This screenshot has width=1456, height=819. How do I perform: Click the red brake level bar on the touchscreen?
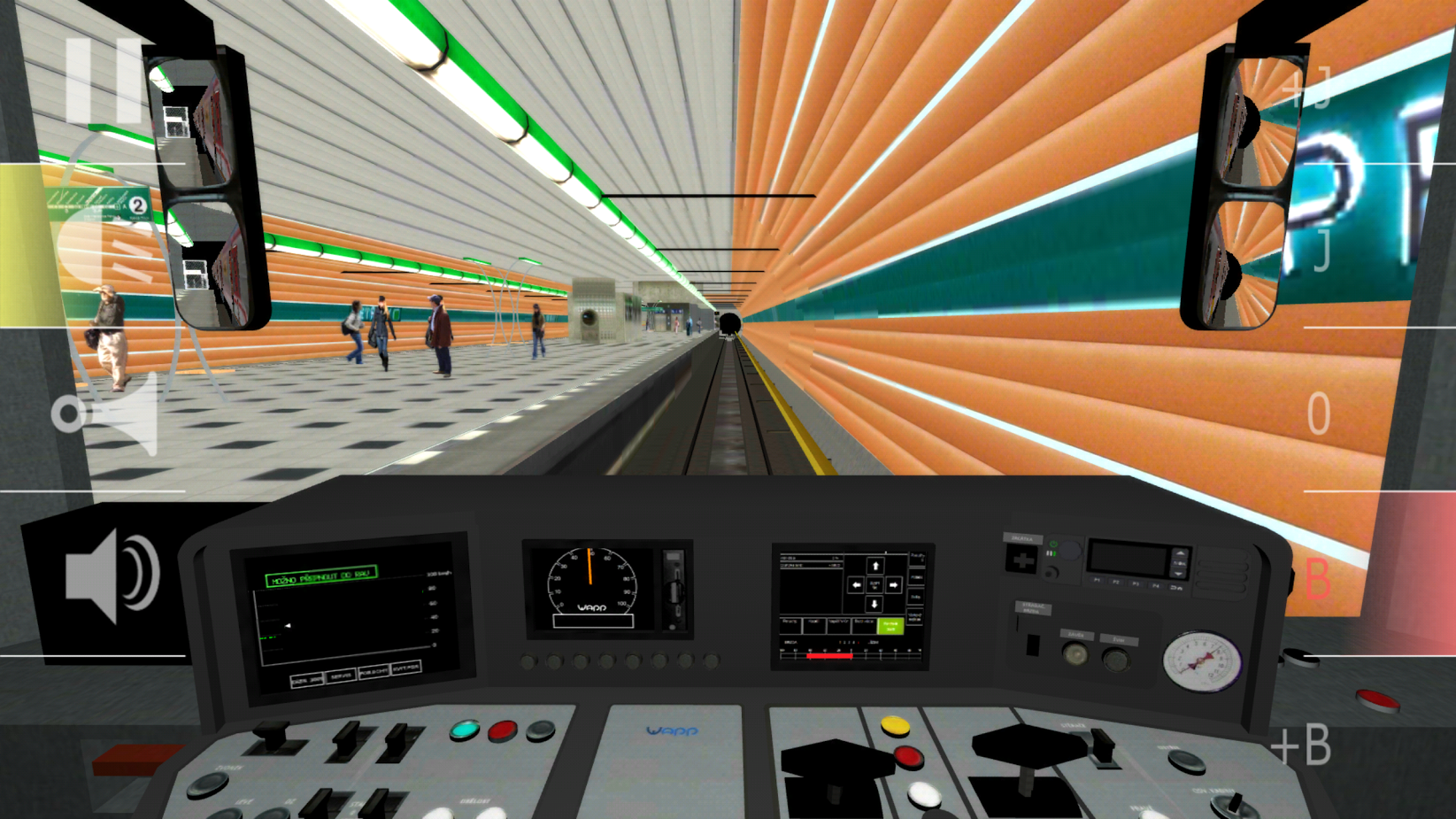point(828,658)
